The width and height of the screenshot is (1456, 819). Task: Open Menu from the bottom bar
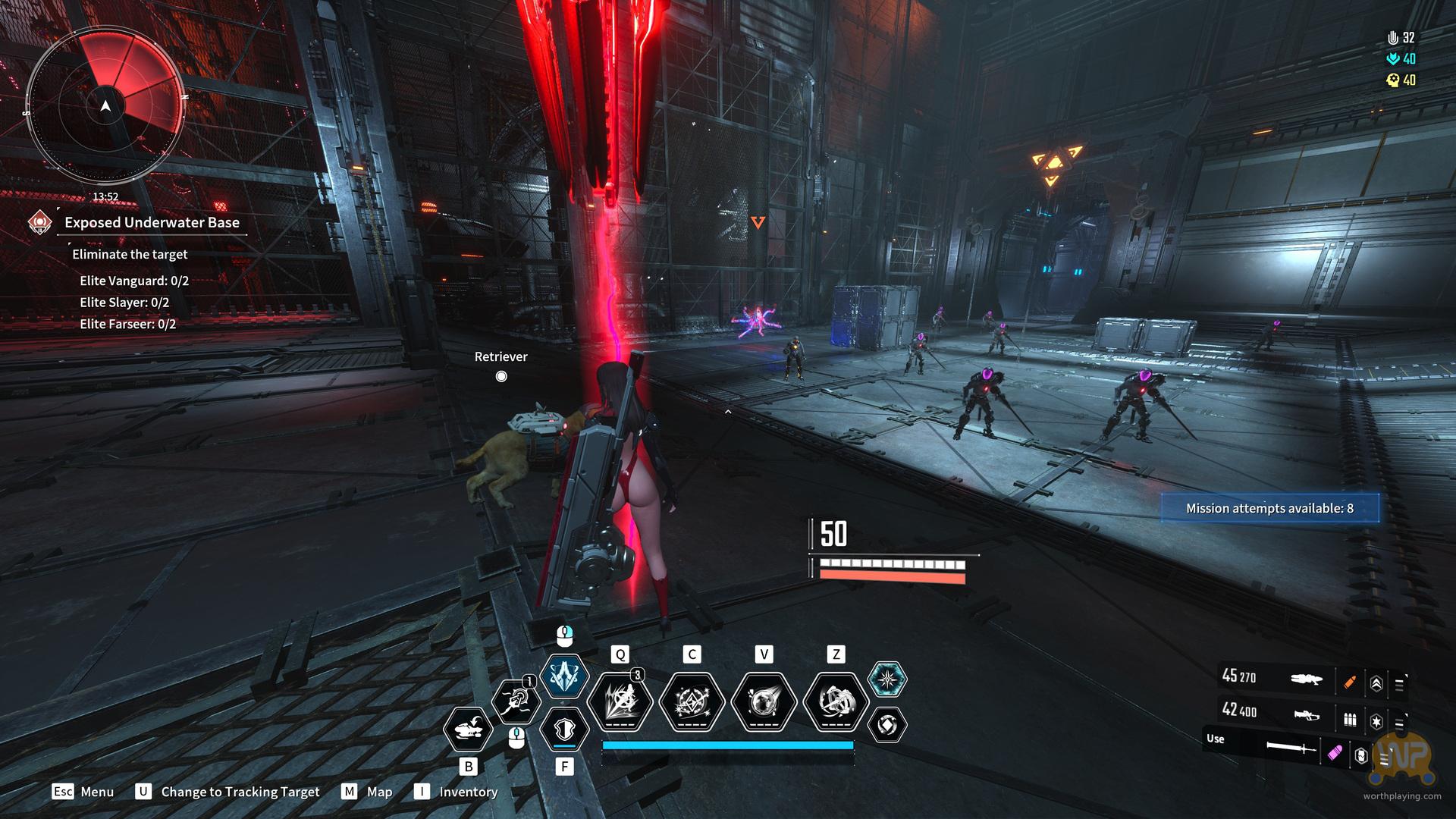83,792
